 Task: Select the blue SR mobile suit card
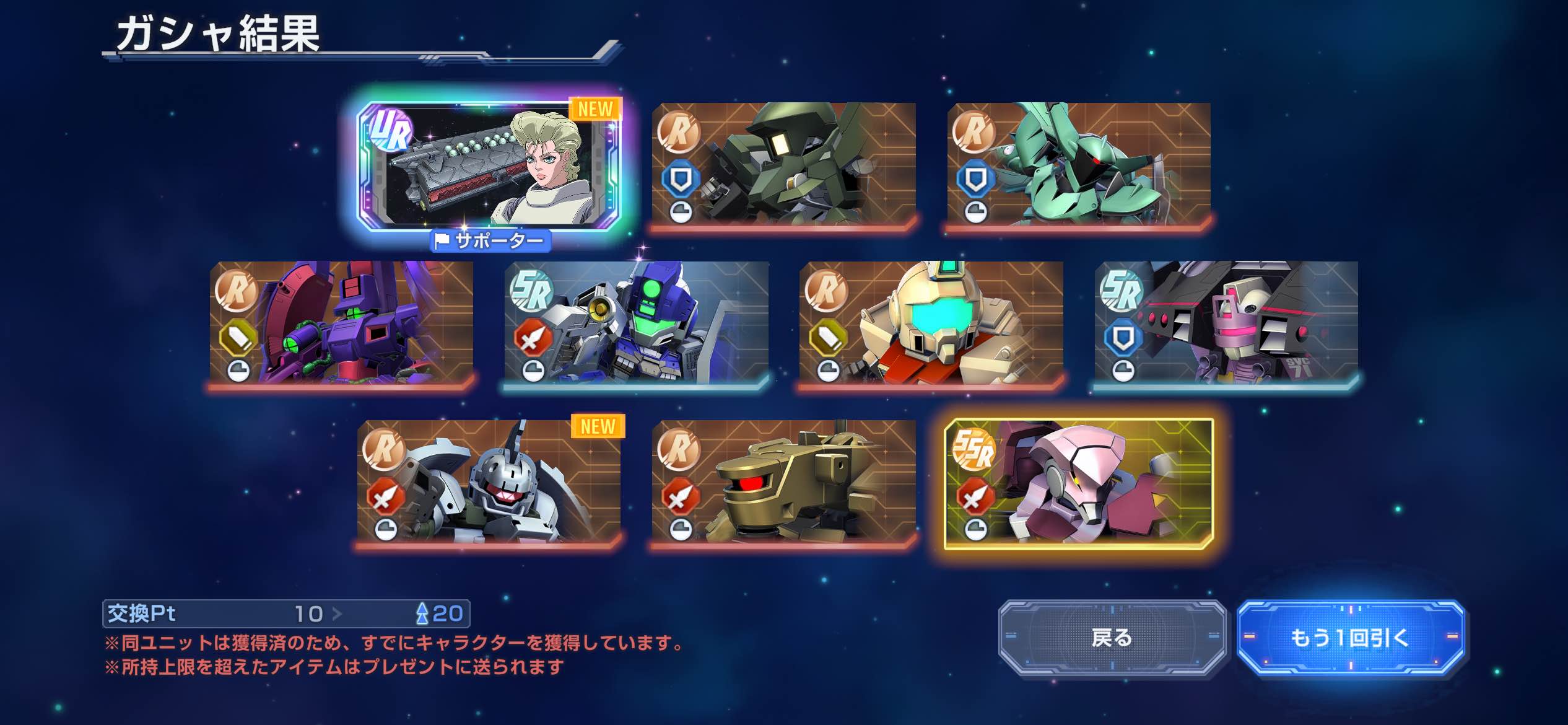click(636, 323)
